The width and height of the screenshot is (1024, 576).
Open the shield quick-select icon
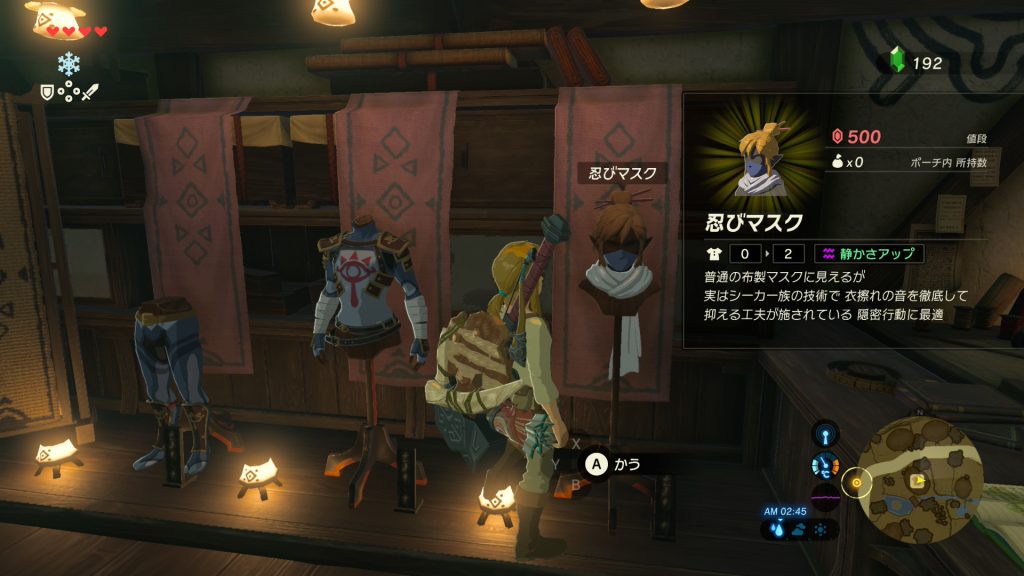coord(47,92)
